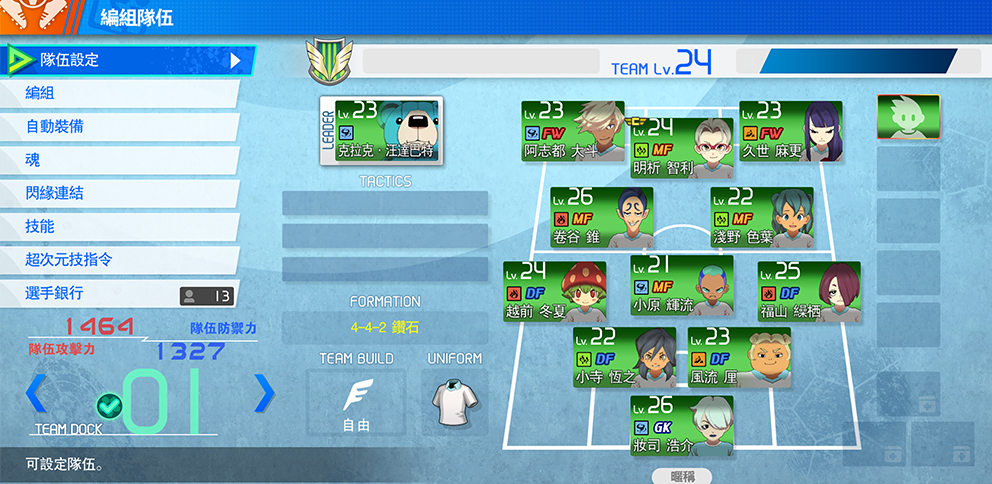This screenshot has width=992, height=484.
Task: Select forward 阿志都 大斗 player card
Action: point(572,131)
